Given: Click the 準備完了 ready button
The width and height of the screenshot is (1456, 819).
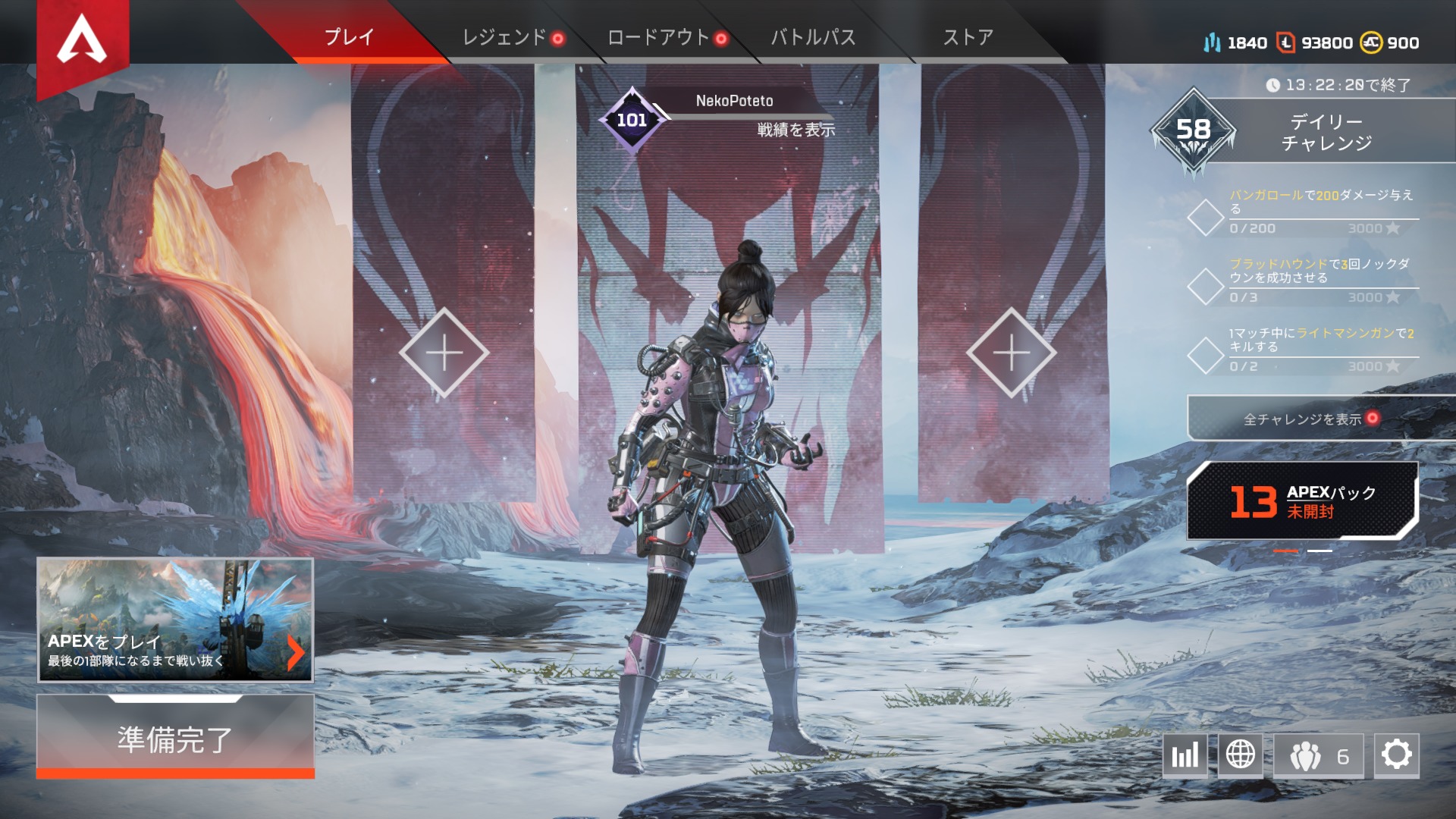Looking at the screenshot, I should click(x=175, y=738).
